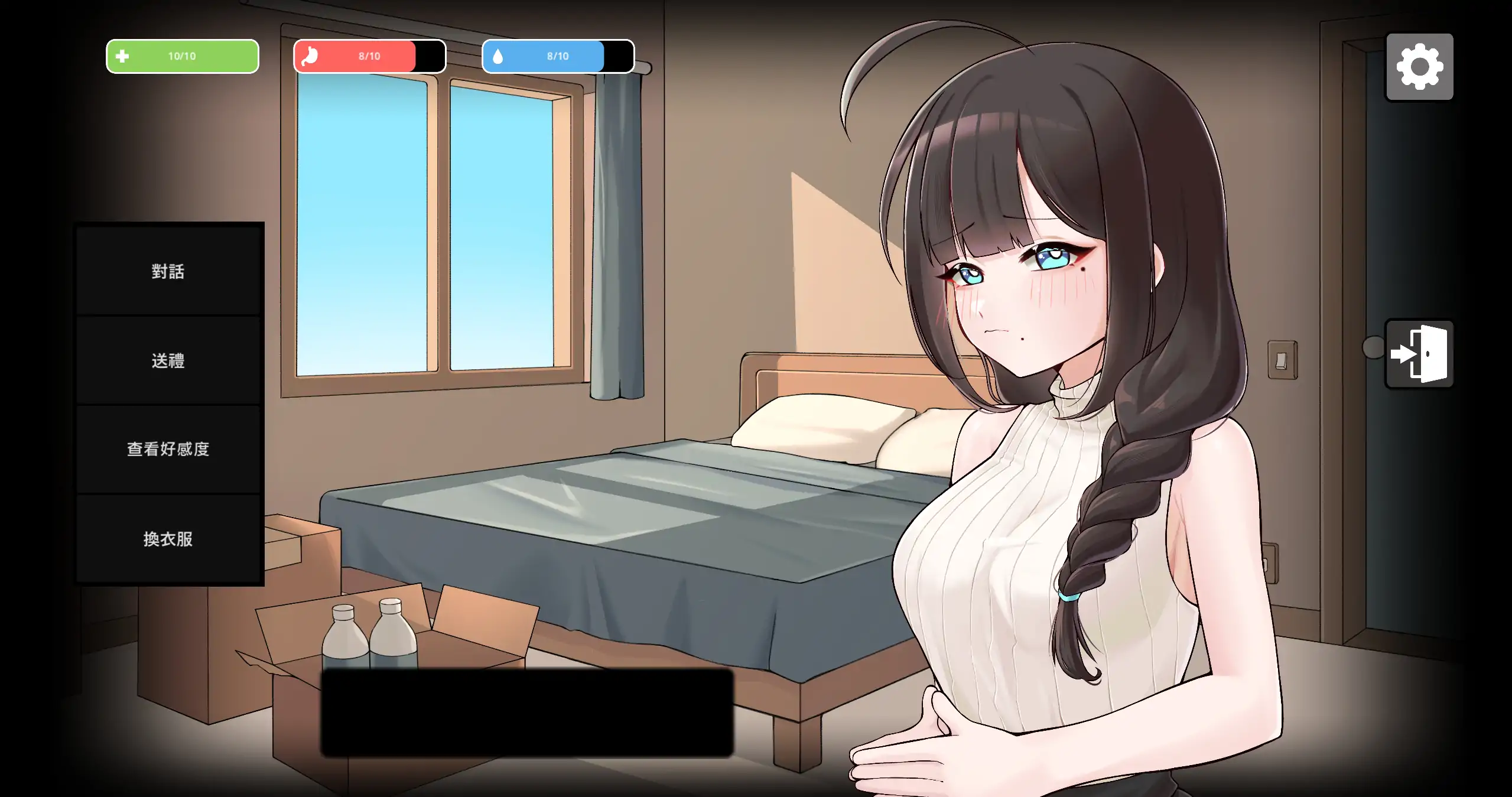This screenshot has width=1512, height=797.
Task: Click the left menu panel background
Action: (168, 402)
